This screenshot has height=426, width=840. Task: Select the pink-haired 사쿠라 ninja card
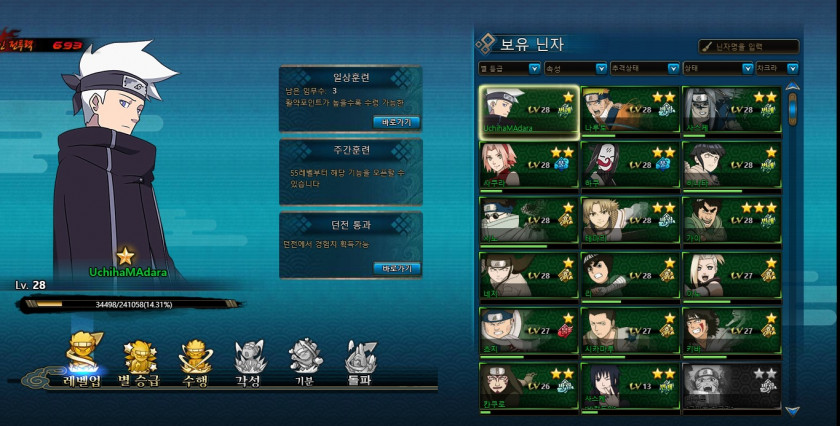[529, 164]
